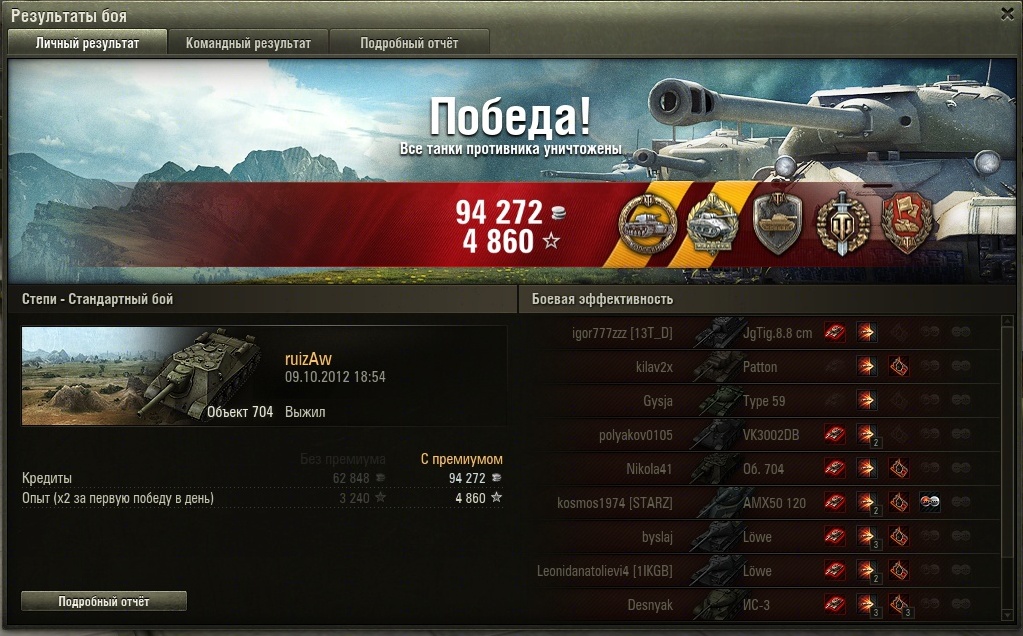Select the kilav2x Patton row

760,367
